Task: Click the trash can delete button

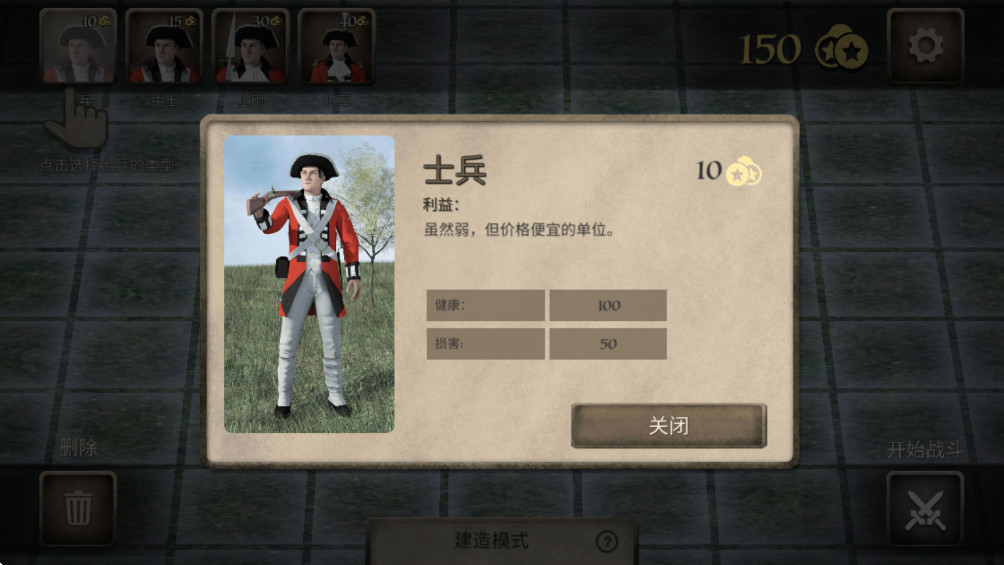Action: click(78, 508)
